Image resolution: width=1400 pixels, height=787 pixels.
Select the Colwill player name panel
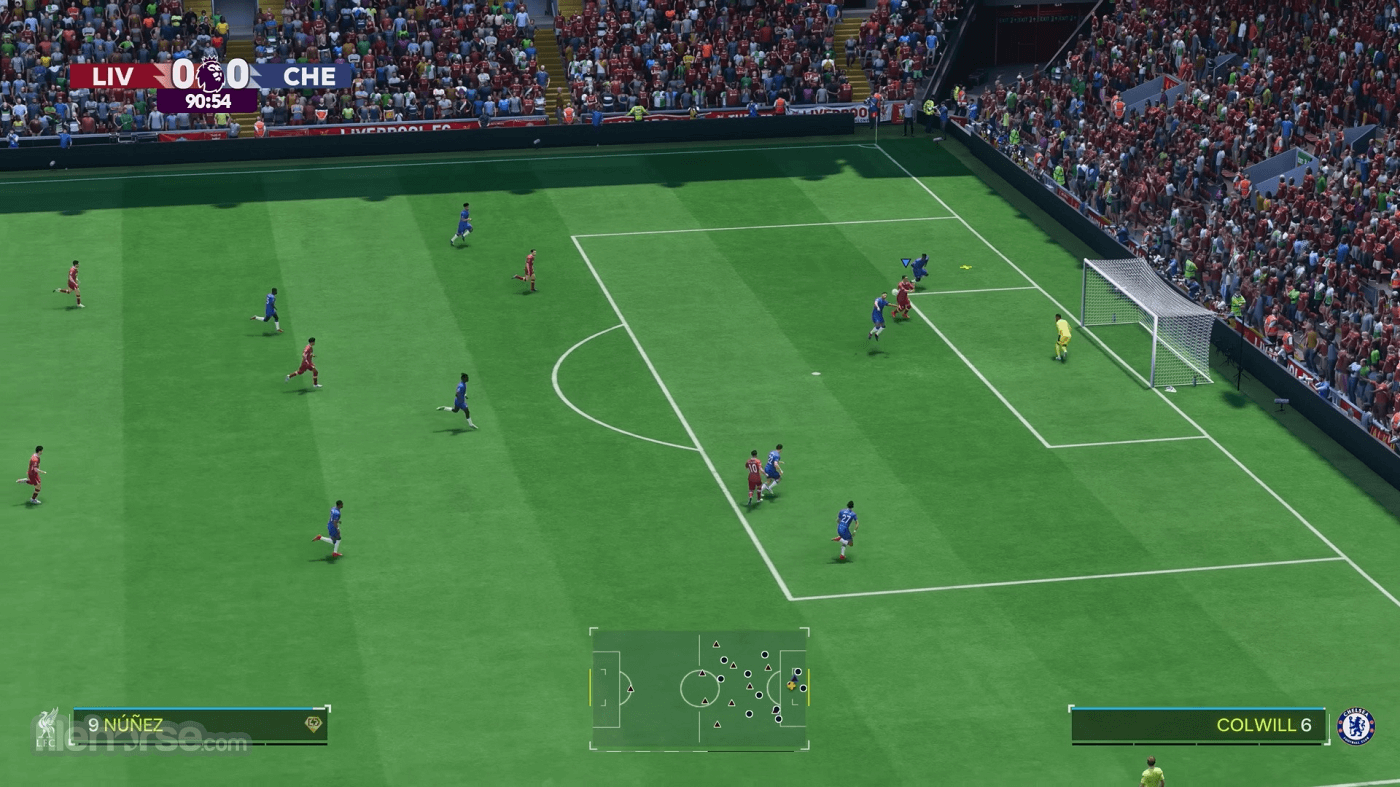point(1198,725)
